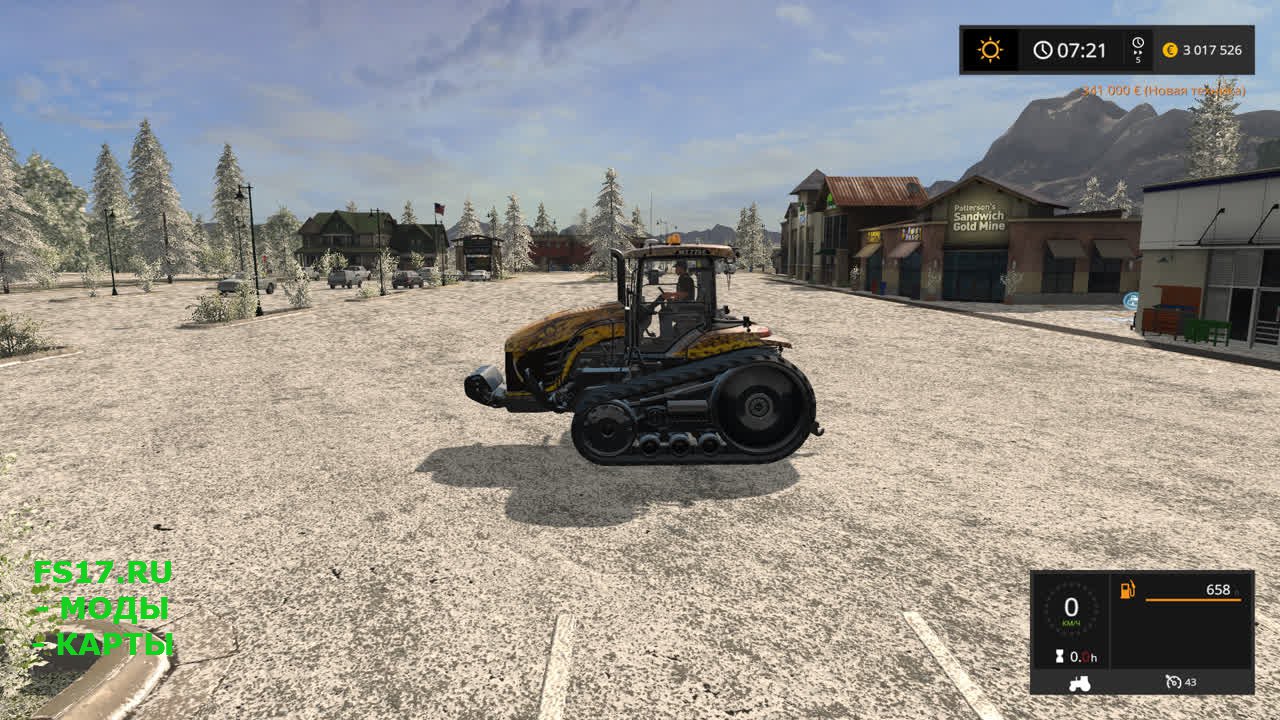Image resolution: width=1280 pixels, height=720 pixels.
Task: Click the fuel level bar showing 658
Action: (x=1194, y=599)
